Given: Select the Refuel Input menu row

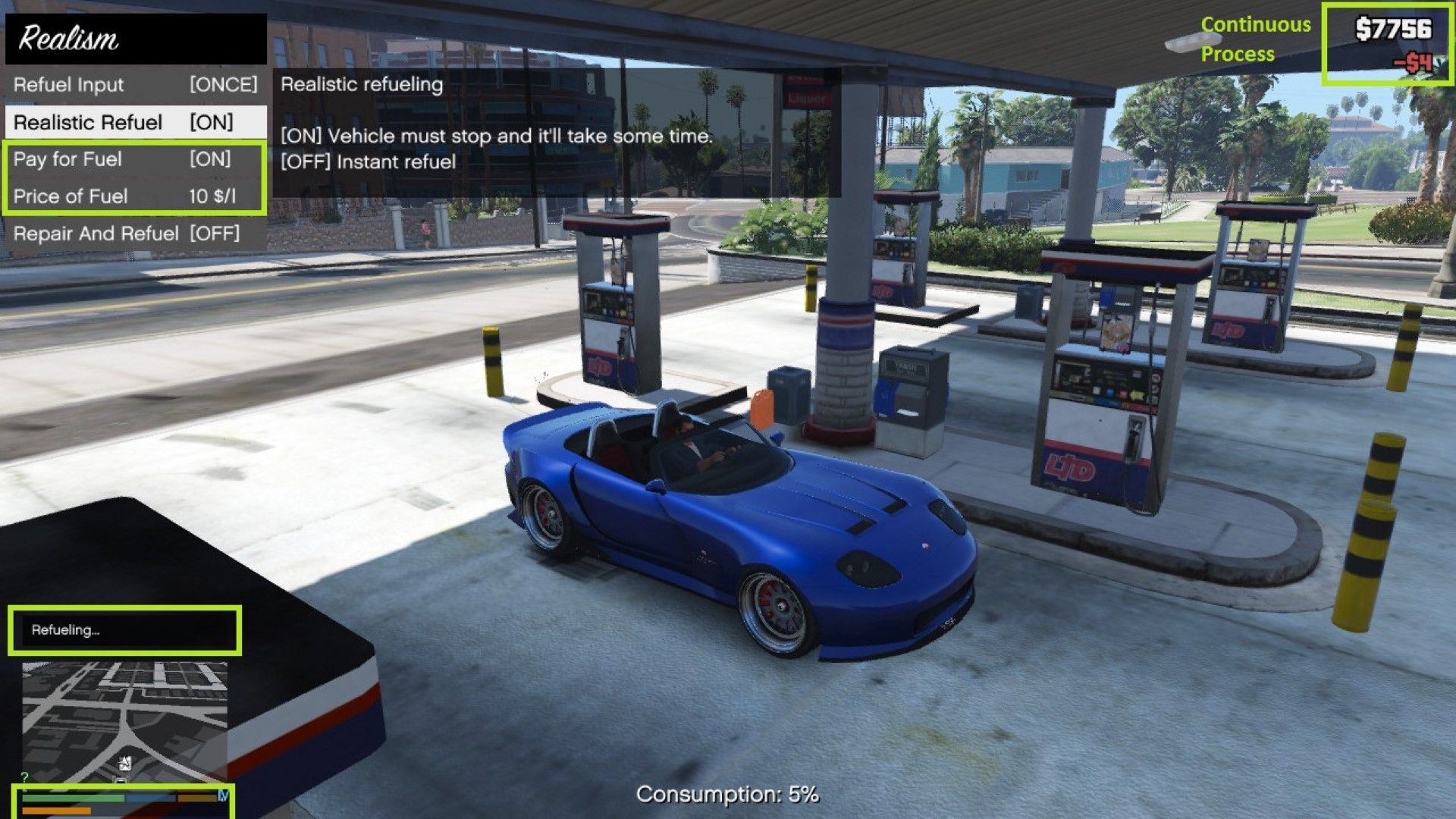Looking at the screenshot, I should [135, 84].
